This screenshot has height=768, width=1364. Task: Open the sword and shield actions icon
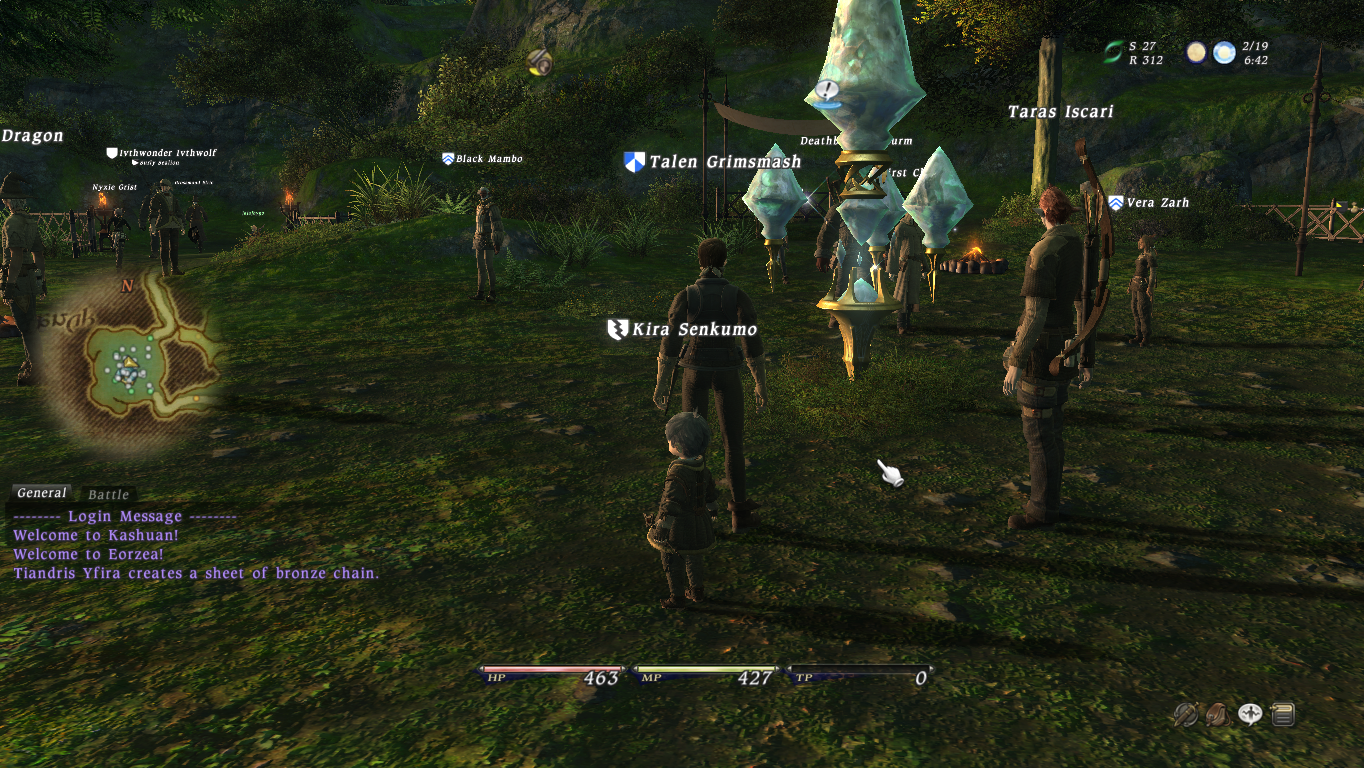[1186, 714]
